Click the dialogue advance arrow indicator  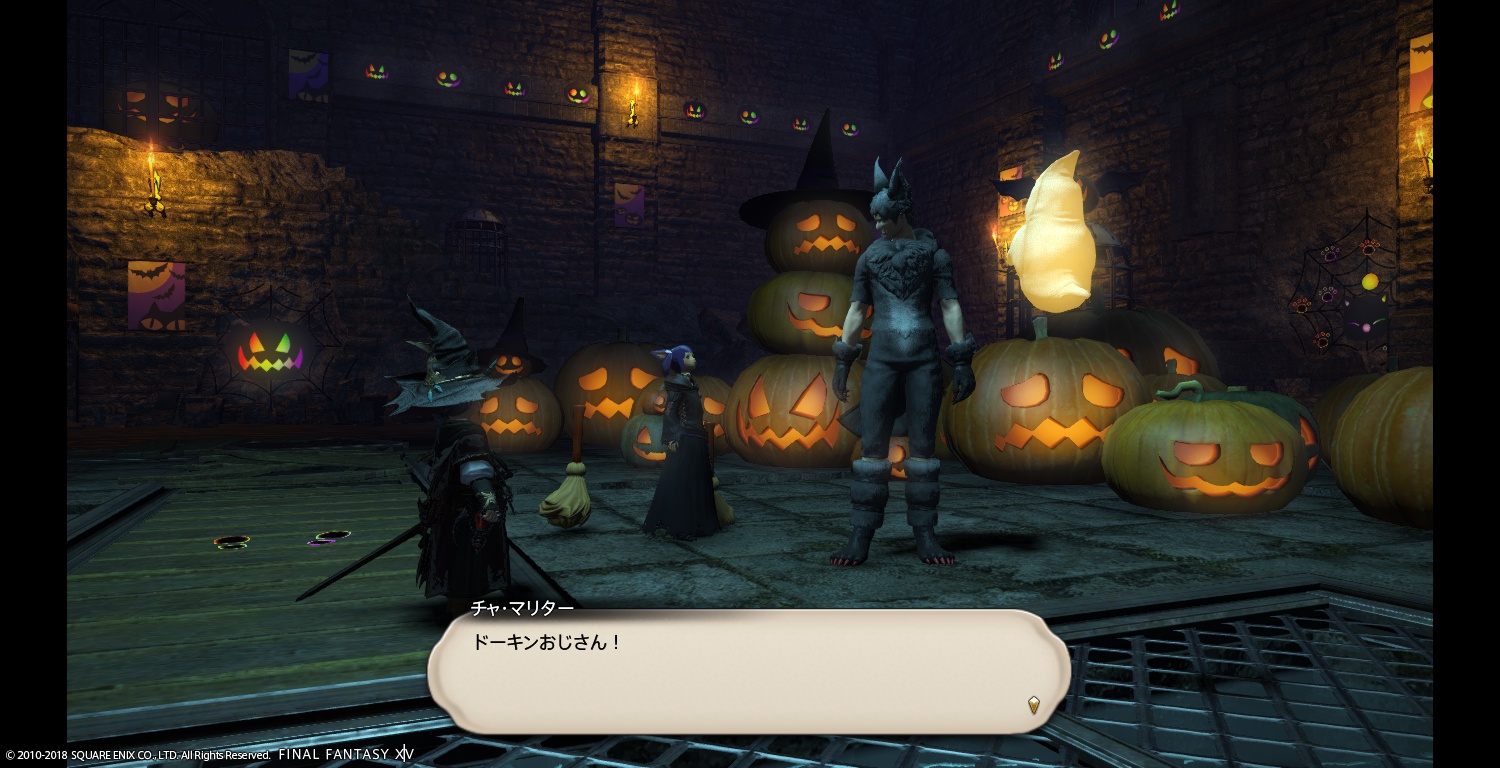click(x=1034, y=705)
